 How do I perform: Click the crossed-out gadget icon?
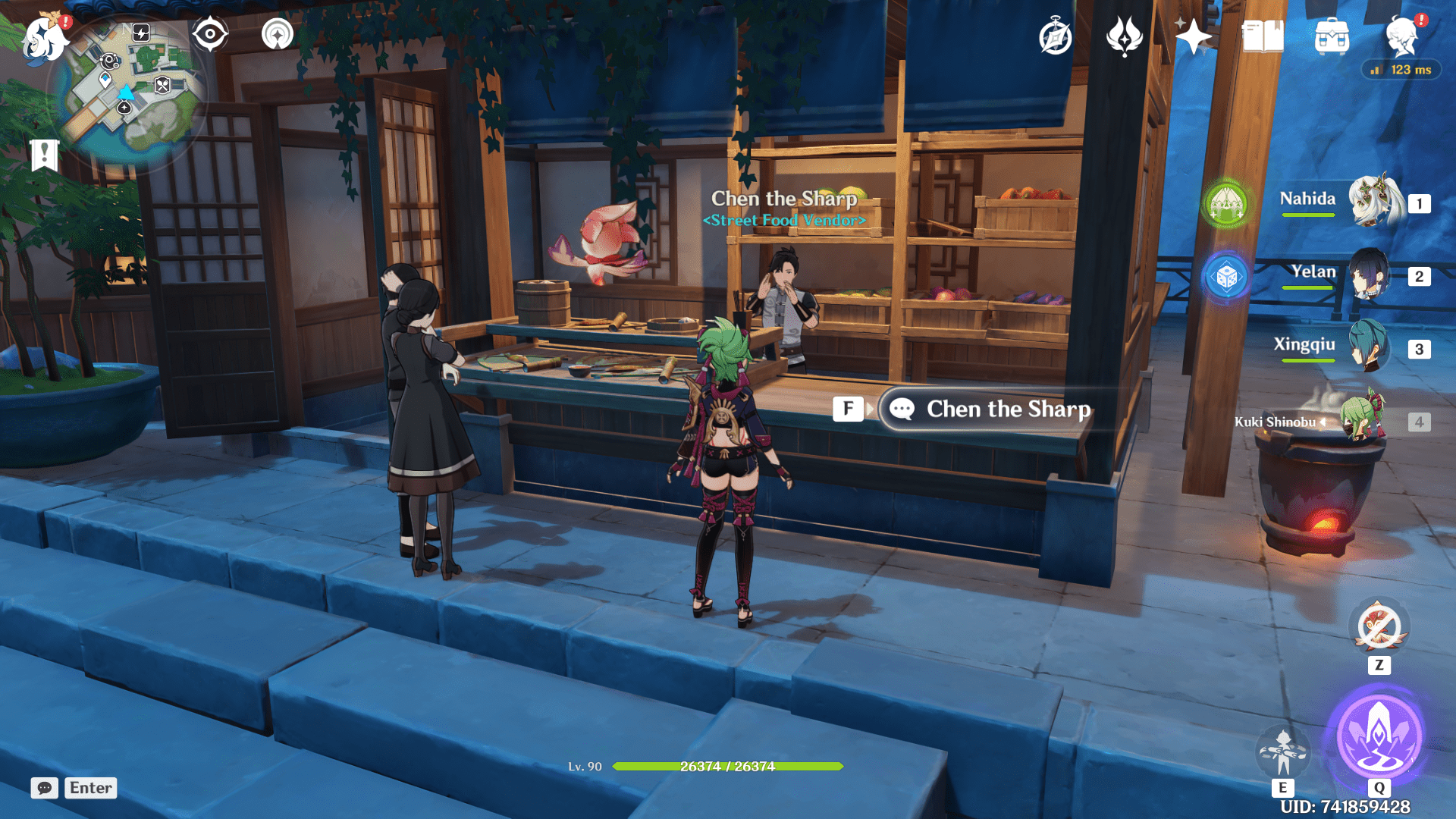[x=1378, y=628]
